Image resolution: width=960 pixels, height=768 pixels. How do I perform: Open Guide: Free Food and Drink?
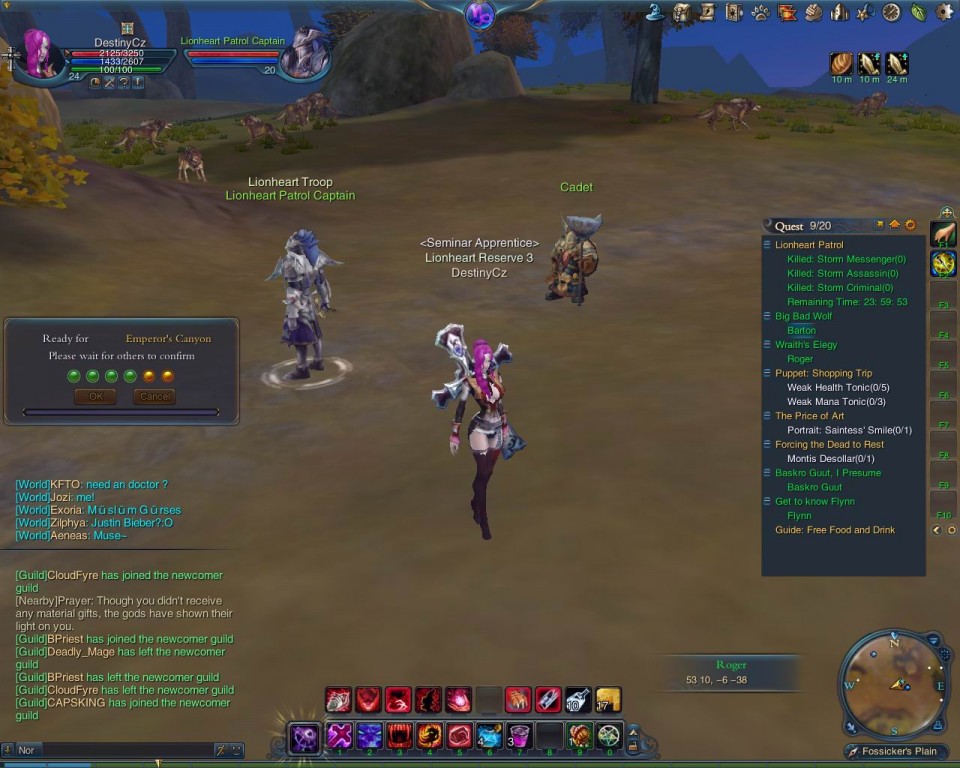tap(835, 530)
